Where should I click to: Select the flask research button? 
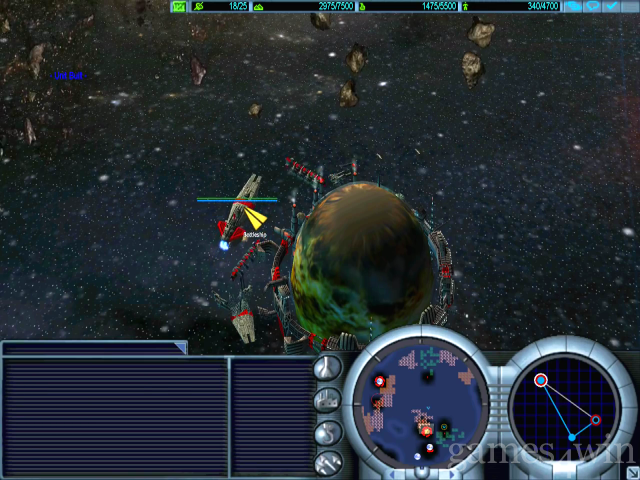pos(328,367)
